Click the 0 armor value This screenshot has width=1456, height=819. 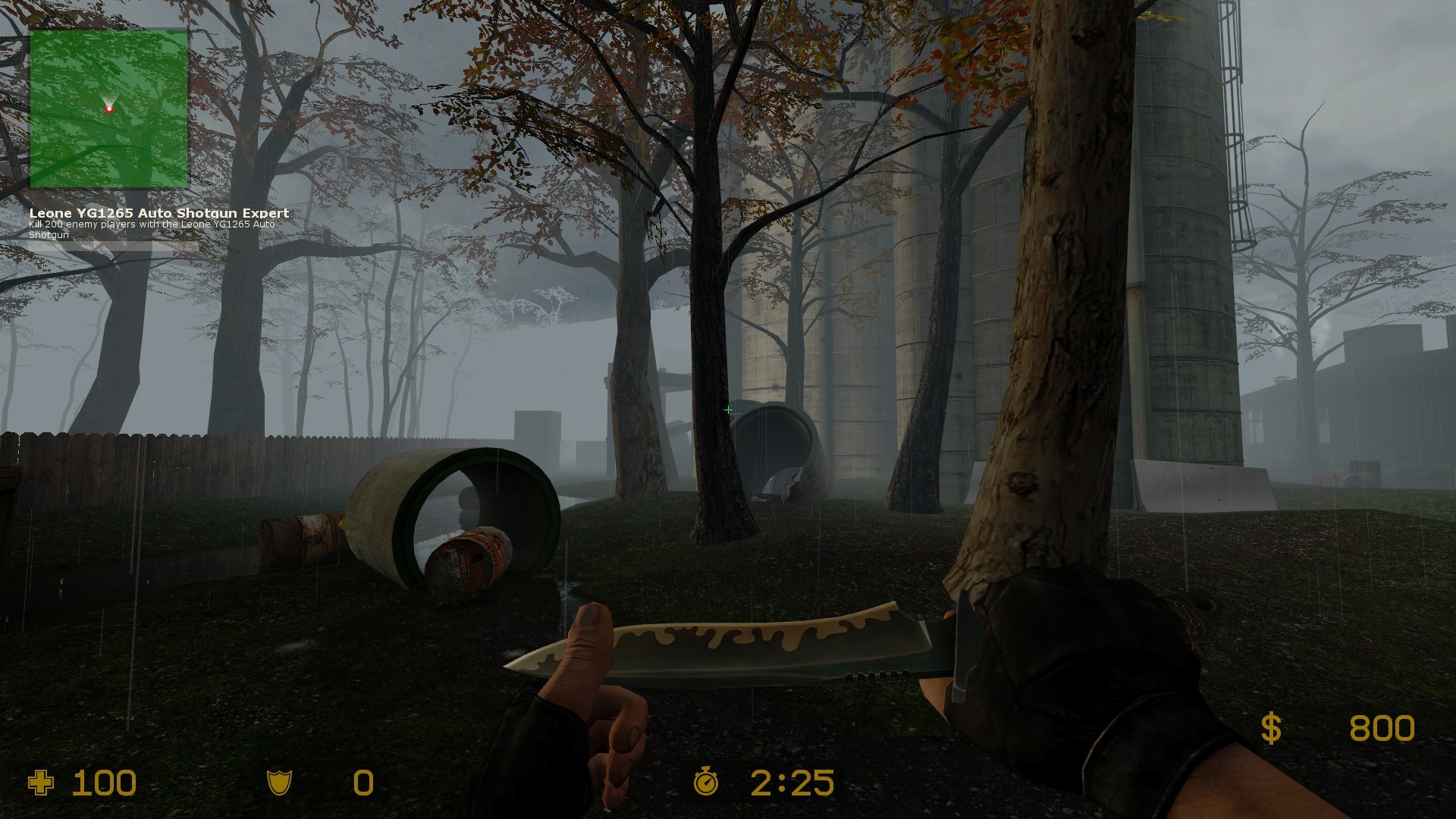[361, 783]
